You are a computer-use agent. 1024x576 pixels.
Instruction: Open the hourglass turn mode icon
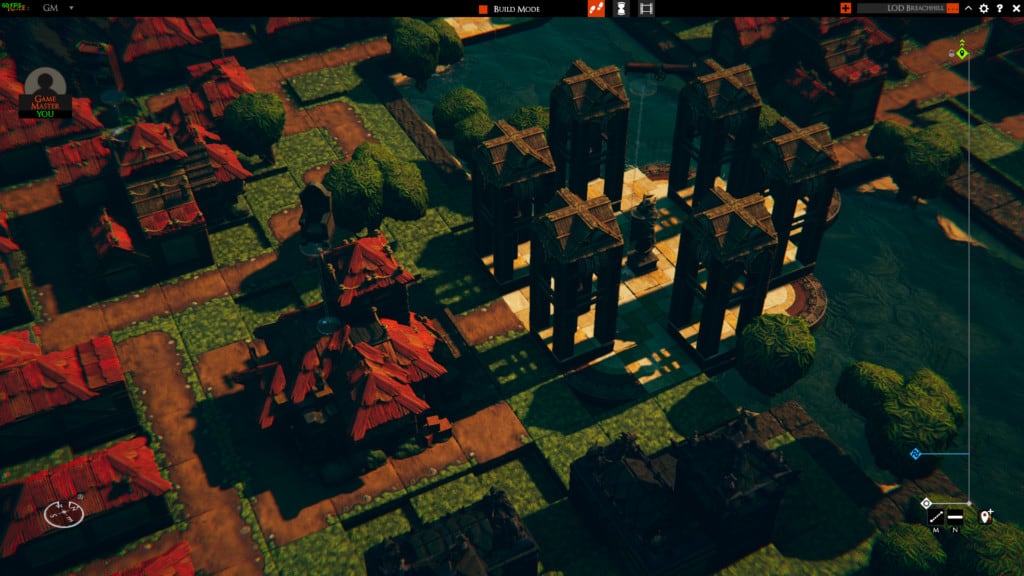621,9
